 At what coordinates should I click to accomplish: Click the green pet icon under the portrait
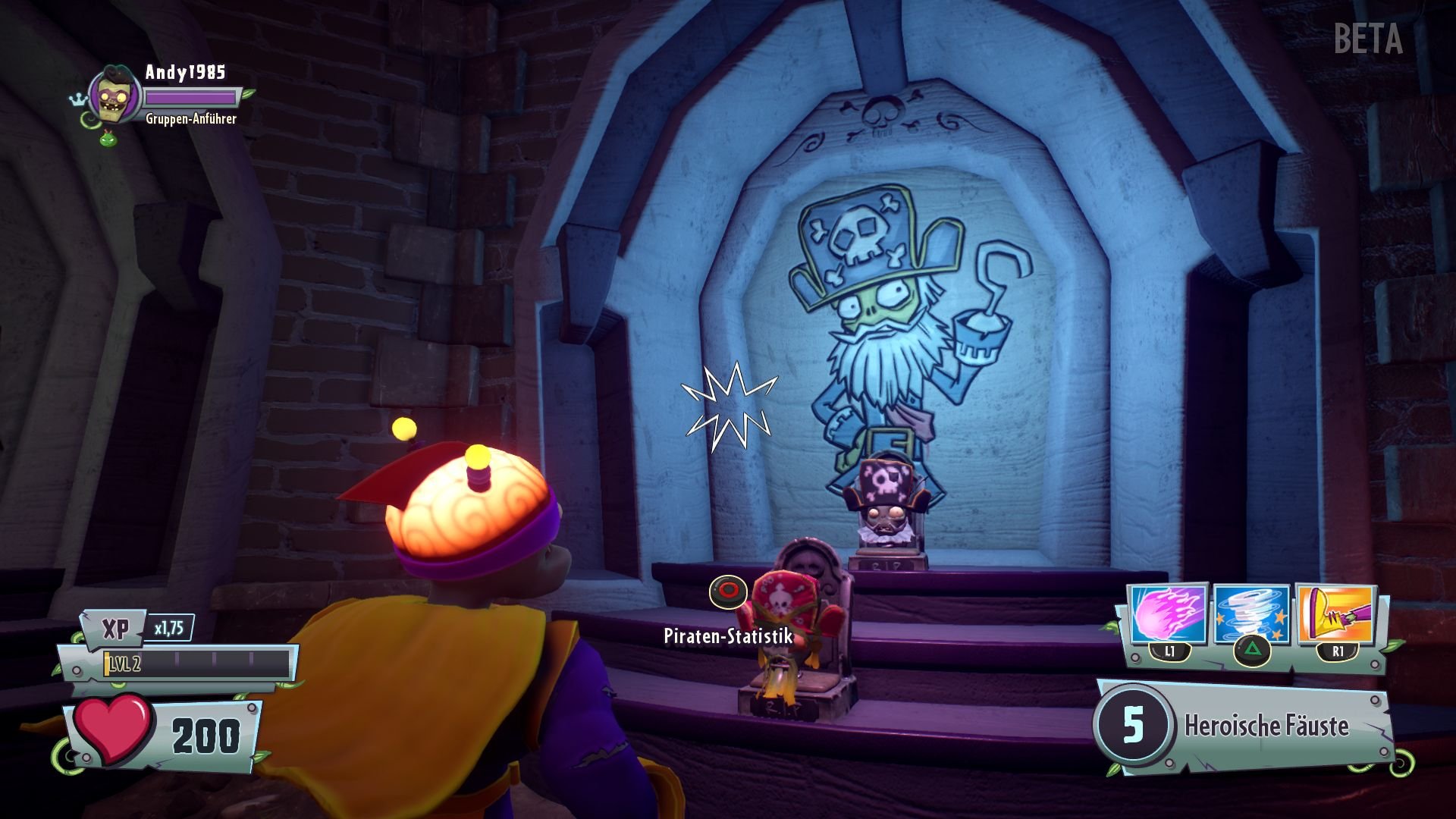tap(108, 138)
